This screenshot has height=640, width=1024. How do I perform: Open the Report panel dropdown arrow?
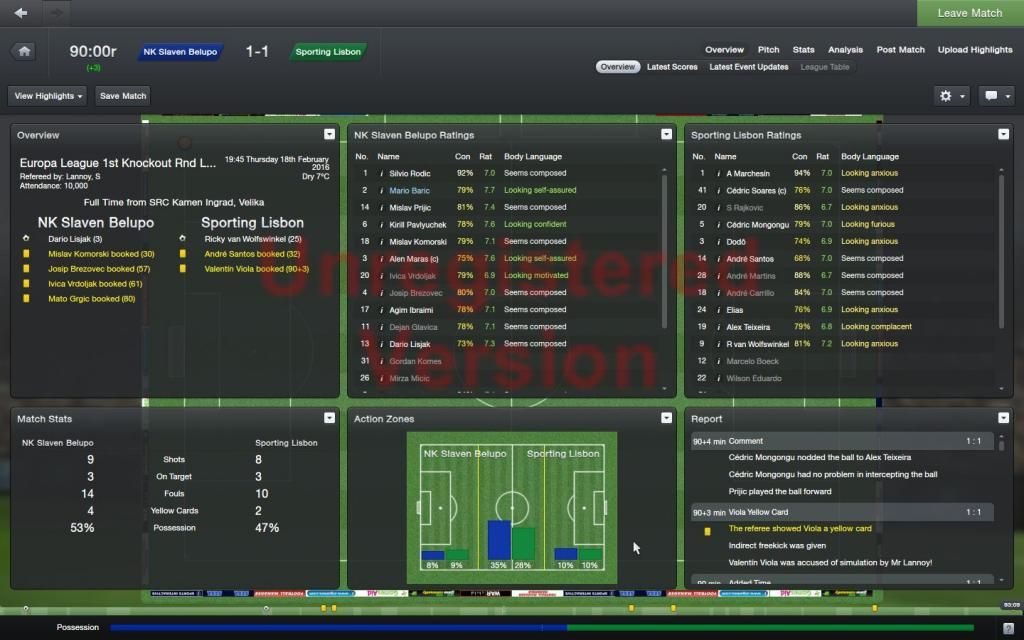tap(1003, 419)
